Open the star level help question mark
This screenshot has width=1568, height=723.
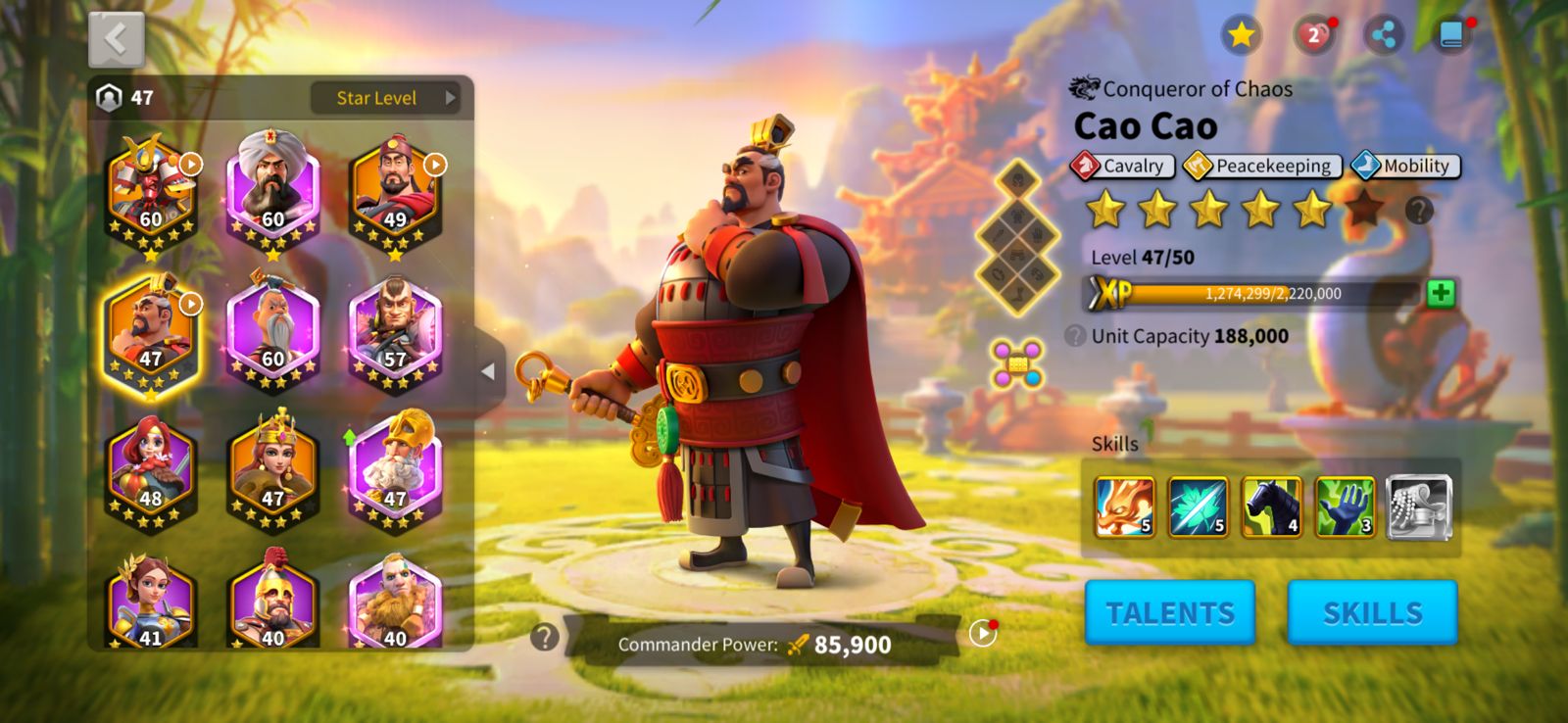point(1418,210)
